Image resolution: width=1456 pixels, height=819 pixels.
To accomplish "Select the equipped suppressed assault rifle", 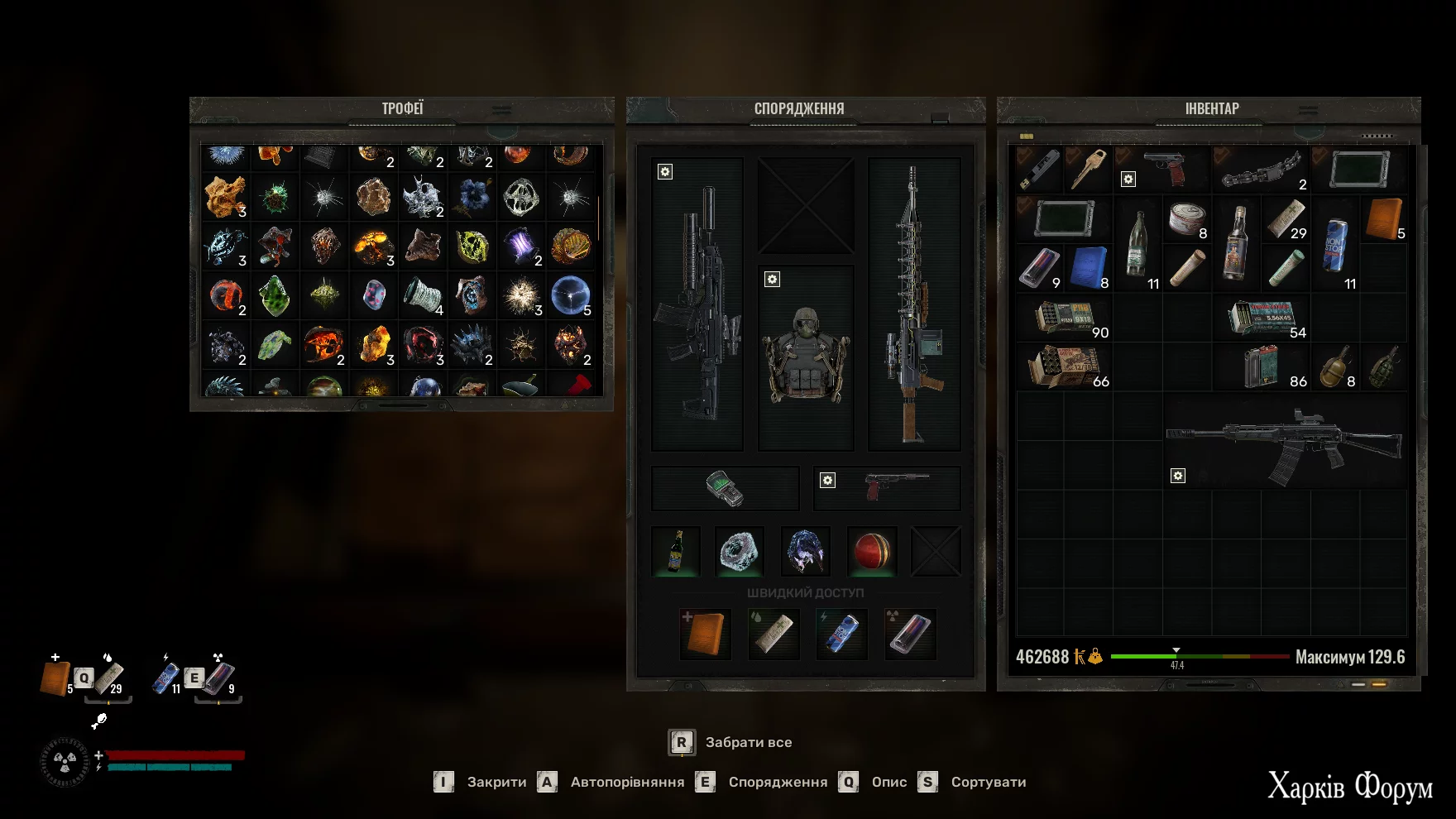I will click(x=697, y=304).
